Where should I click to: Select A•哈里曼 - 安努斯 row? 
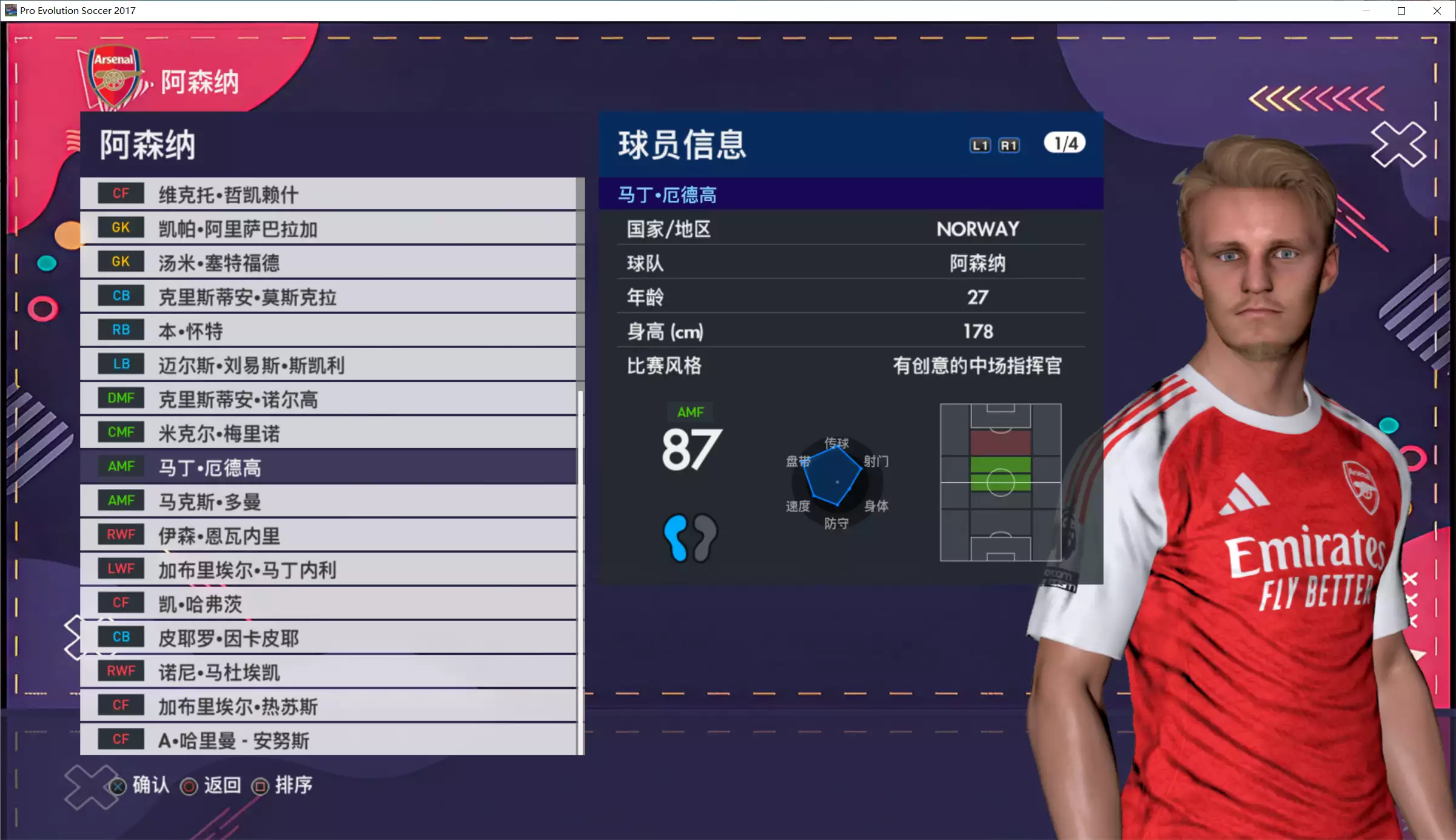pyautogui.click(x=327, y=740)
